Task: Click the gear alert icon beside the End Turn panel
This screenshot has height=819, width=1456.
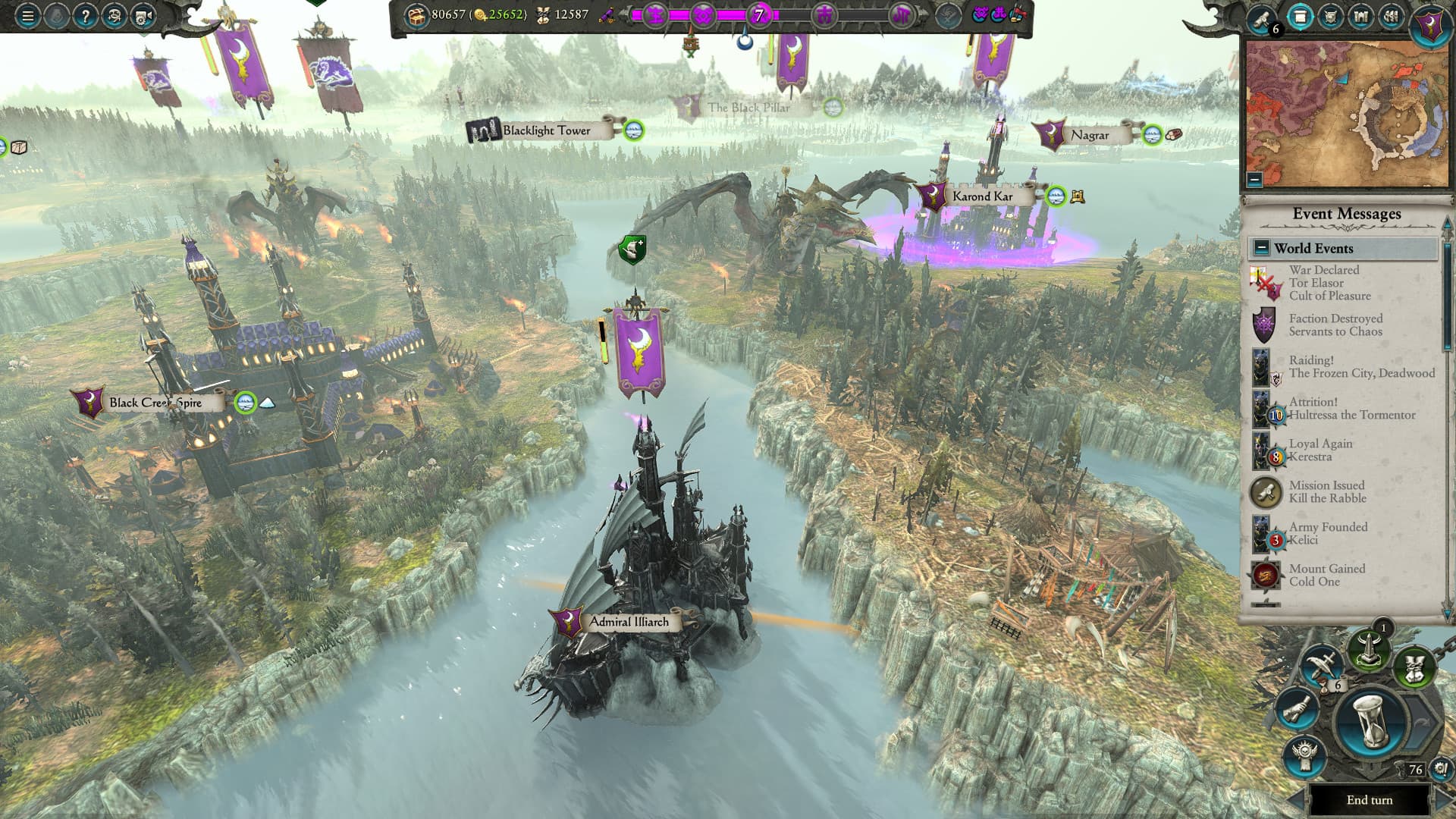Action: pyautogui.click(x=1442, y=769)
